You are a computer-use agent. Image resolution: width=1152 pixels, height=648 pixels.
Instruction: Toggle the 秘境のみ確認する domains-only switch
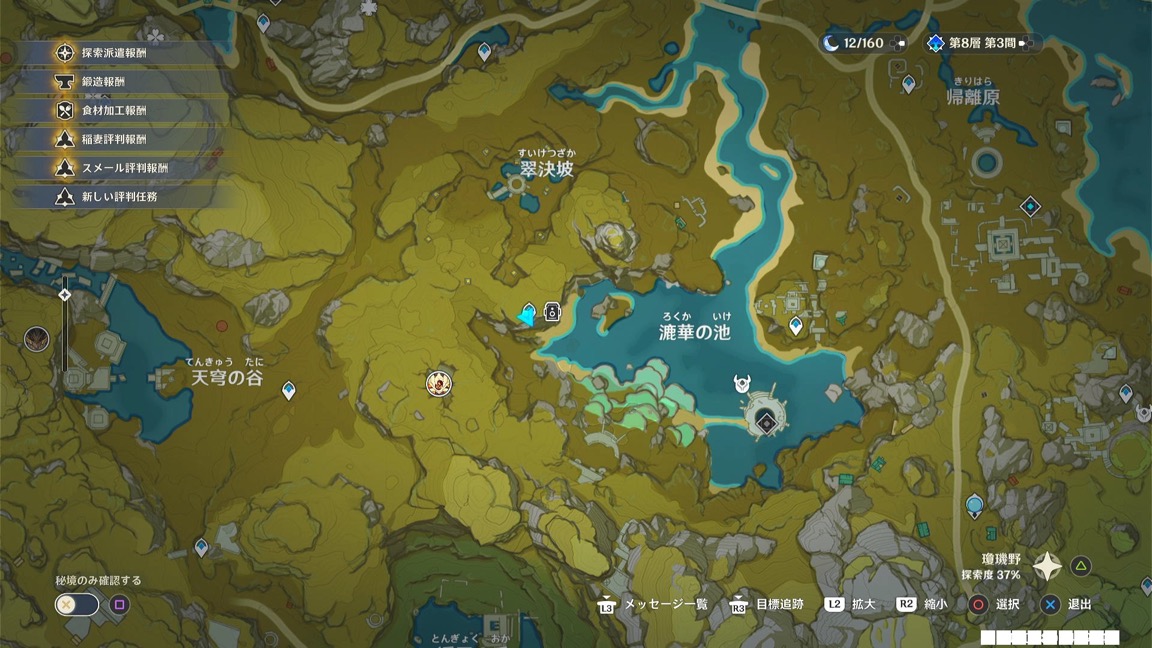pyautogui.click(x=77, y=604)
